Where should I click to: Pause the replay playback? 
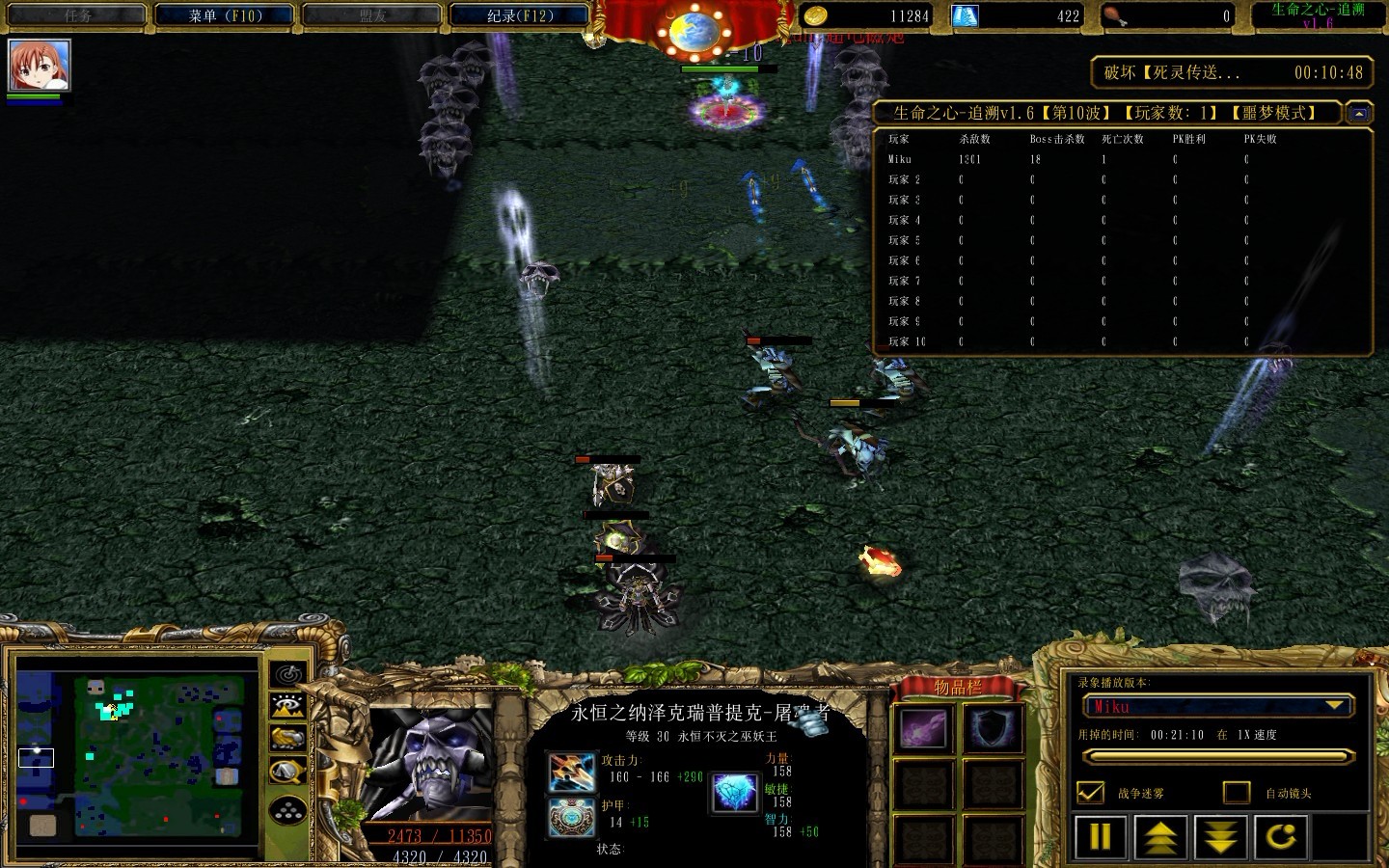pos(1101,837)
